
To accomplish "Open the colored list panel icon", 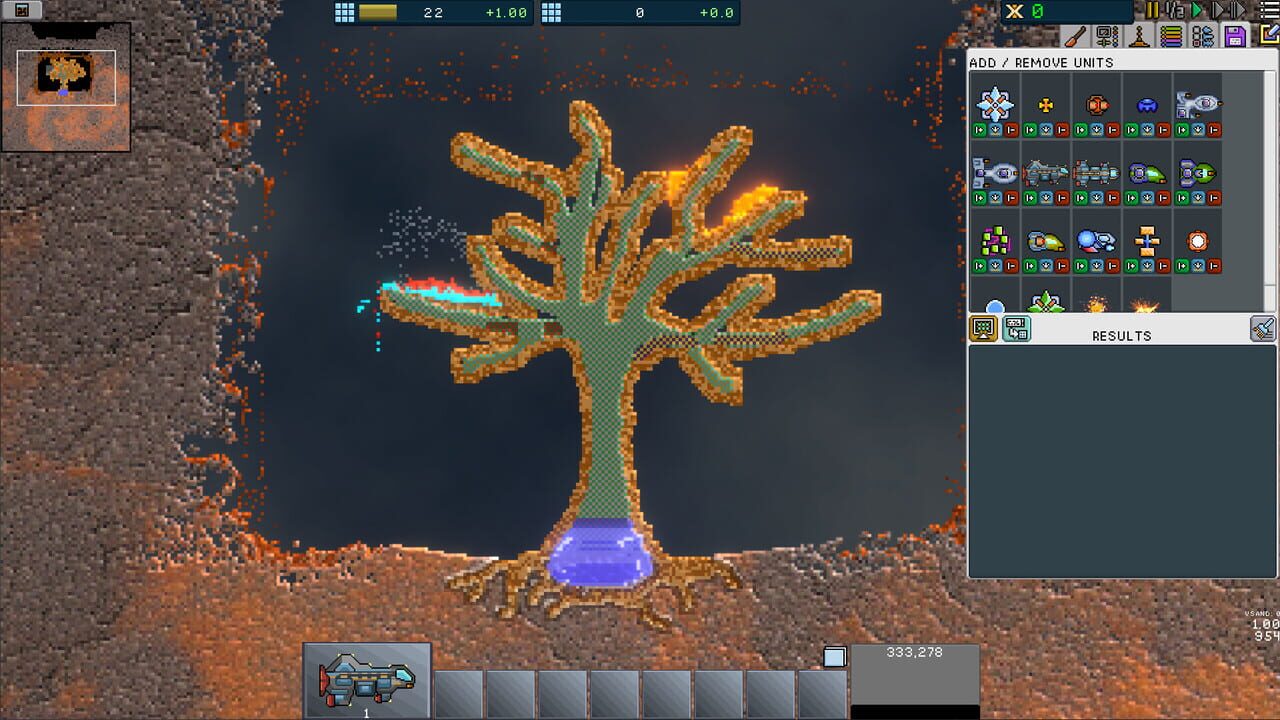I will [x=1171, y=36].
